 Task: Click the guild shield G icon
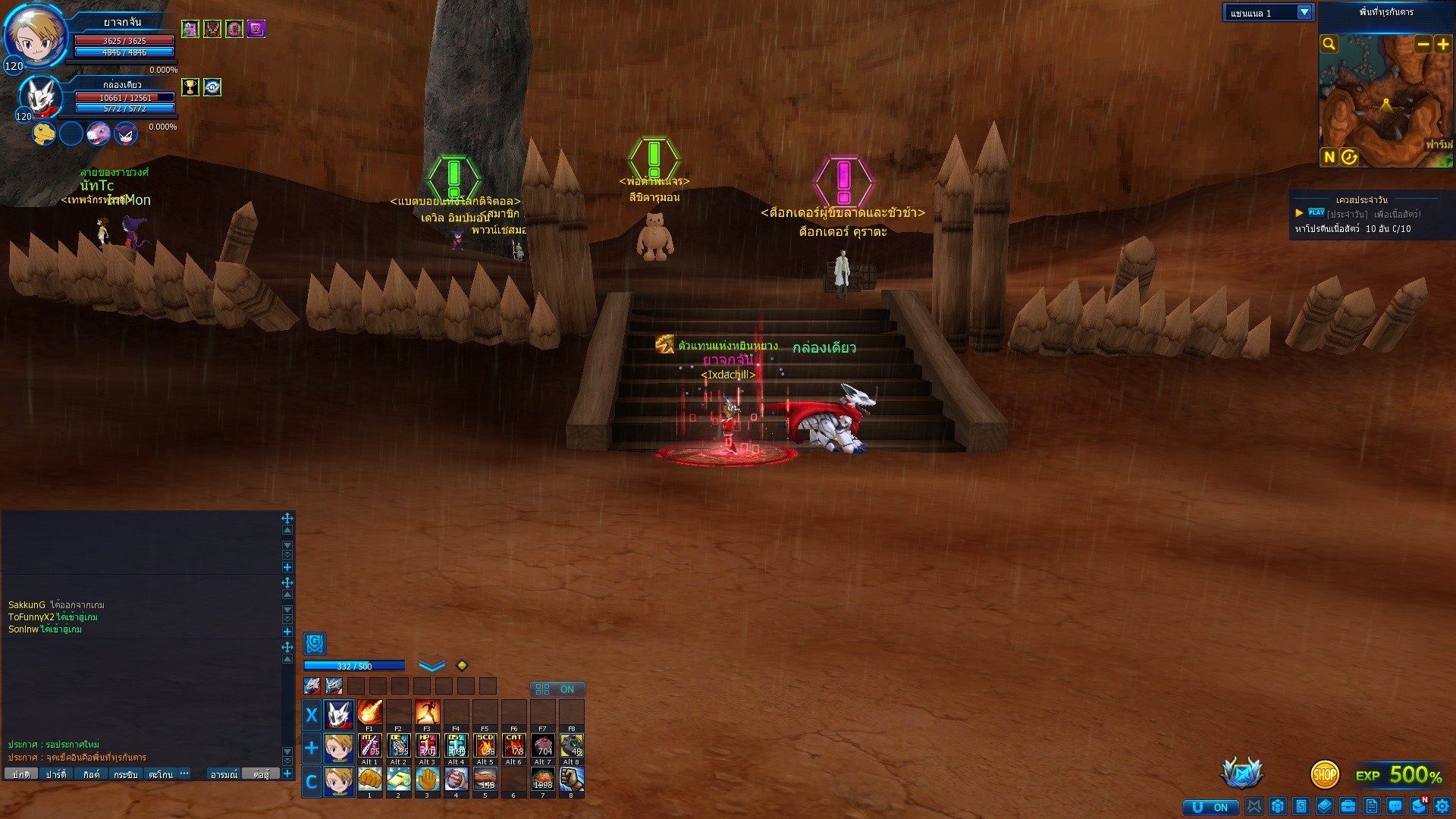pyautogui.click(x=314, y=643)
